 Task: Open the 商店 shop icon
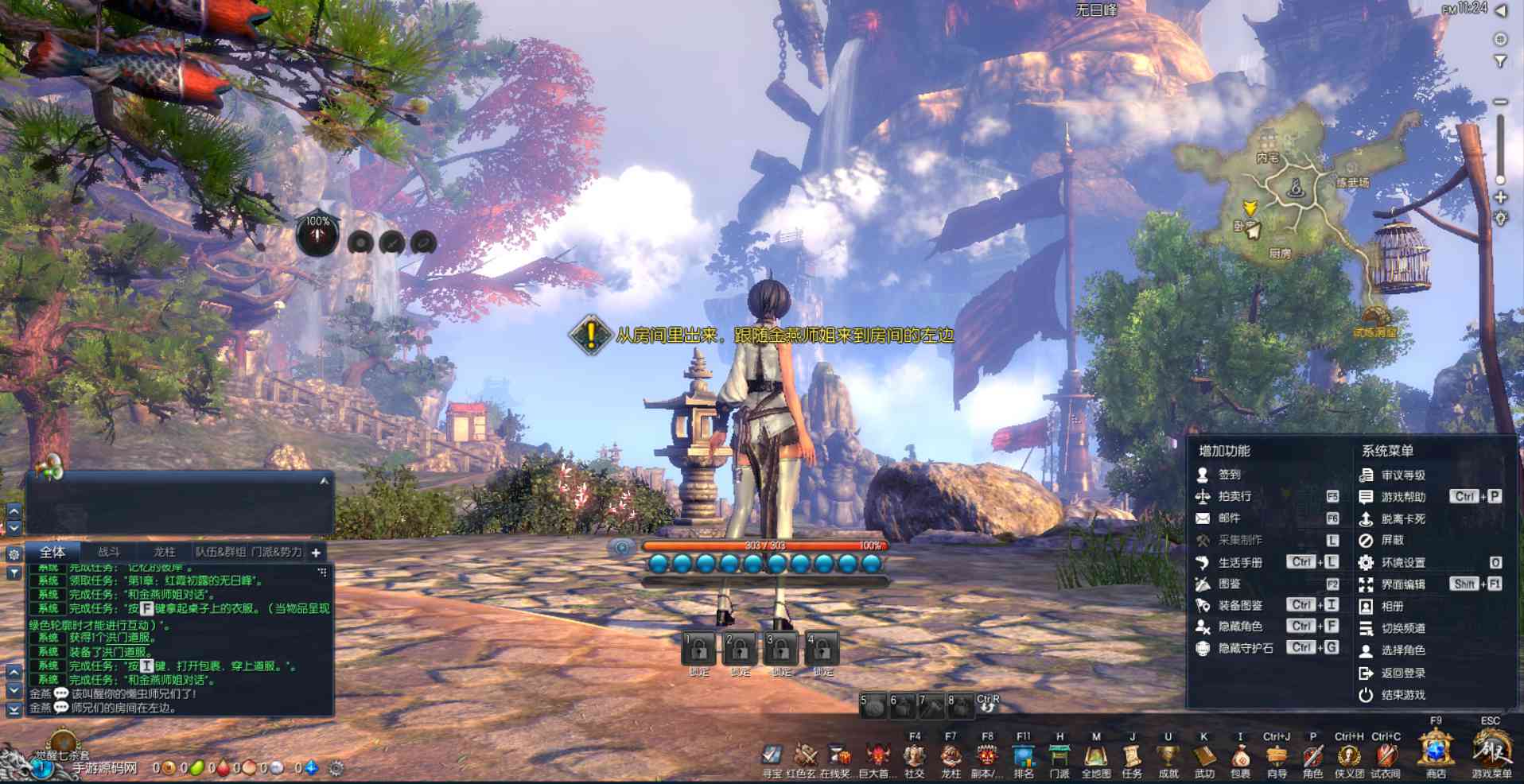coord(1435,752)
